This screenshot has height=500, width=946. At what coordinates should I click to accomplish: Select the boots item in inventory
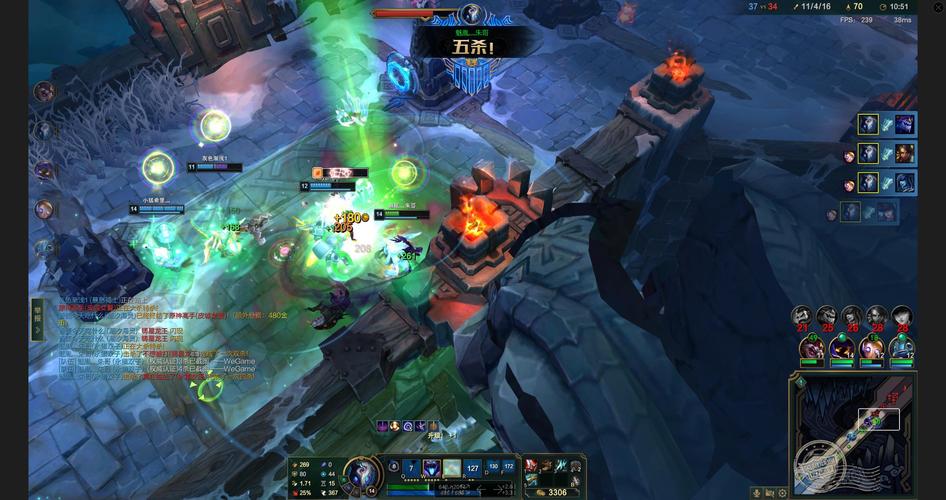546,466
